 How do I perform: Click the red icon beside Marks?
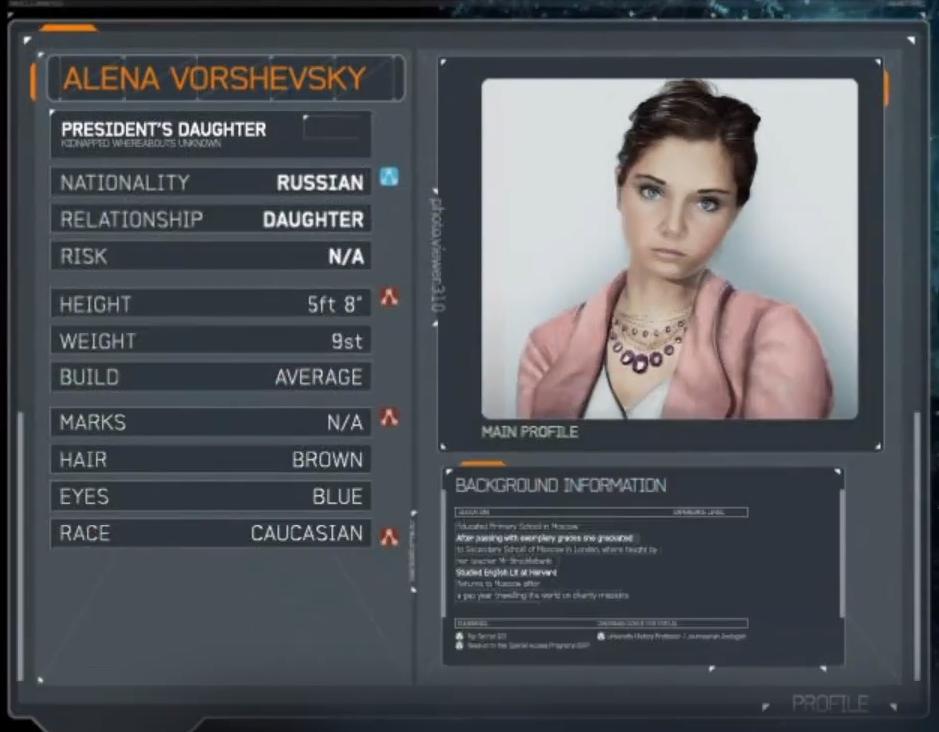click(389, 417)
